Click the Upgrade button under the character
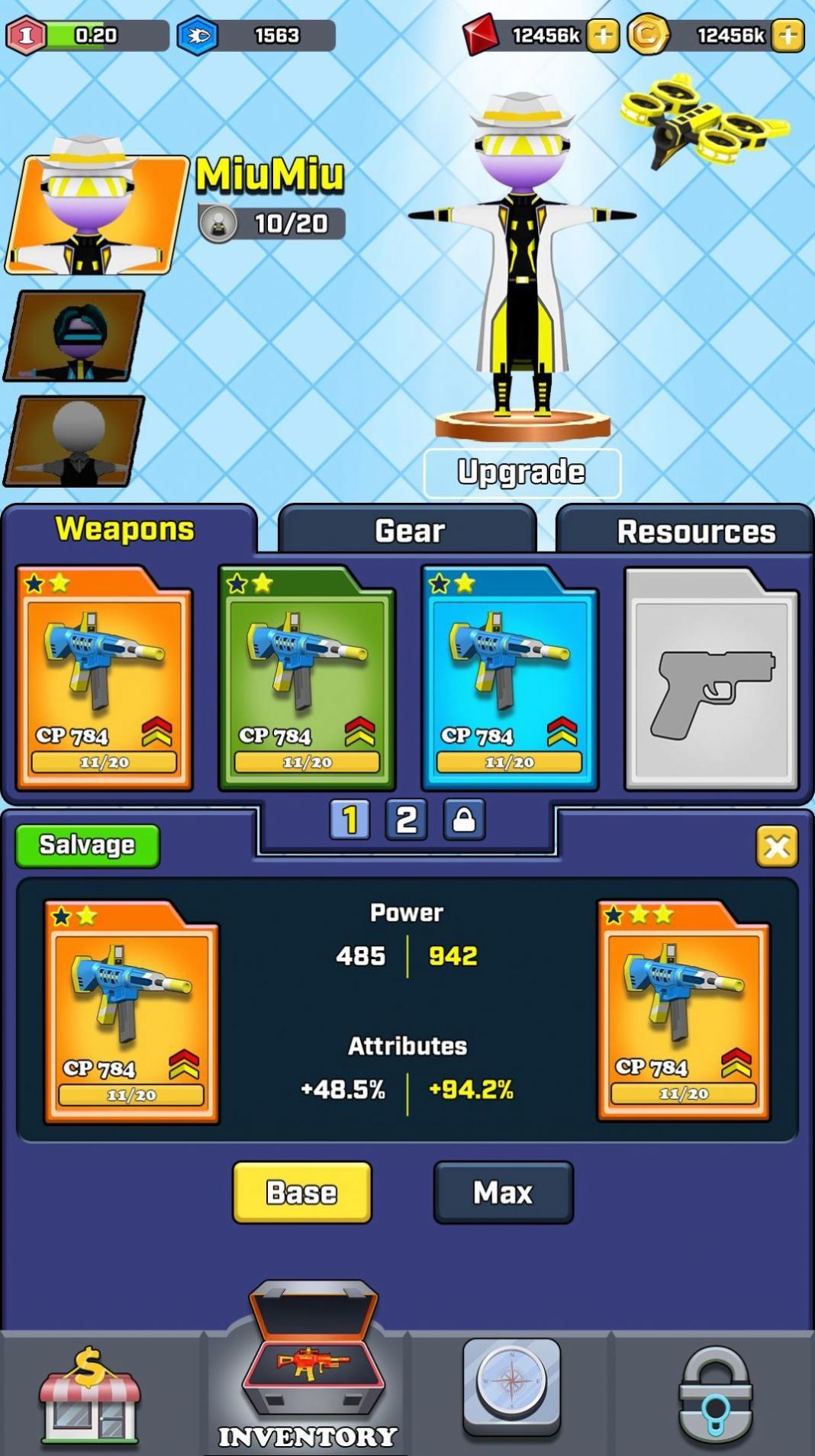815x1456 pixels. coord(522,473)
